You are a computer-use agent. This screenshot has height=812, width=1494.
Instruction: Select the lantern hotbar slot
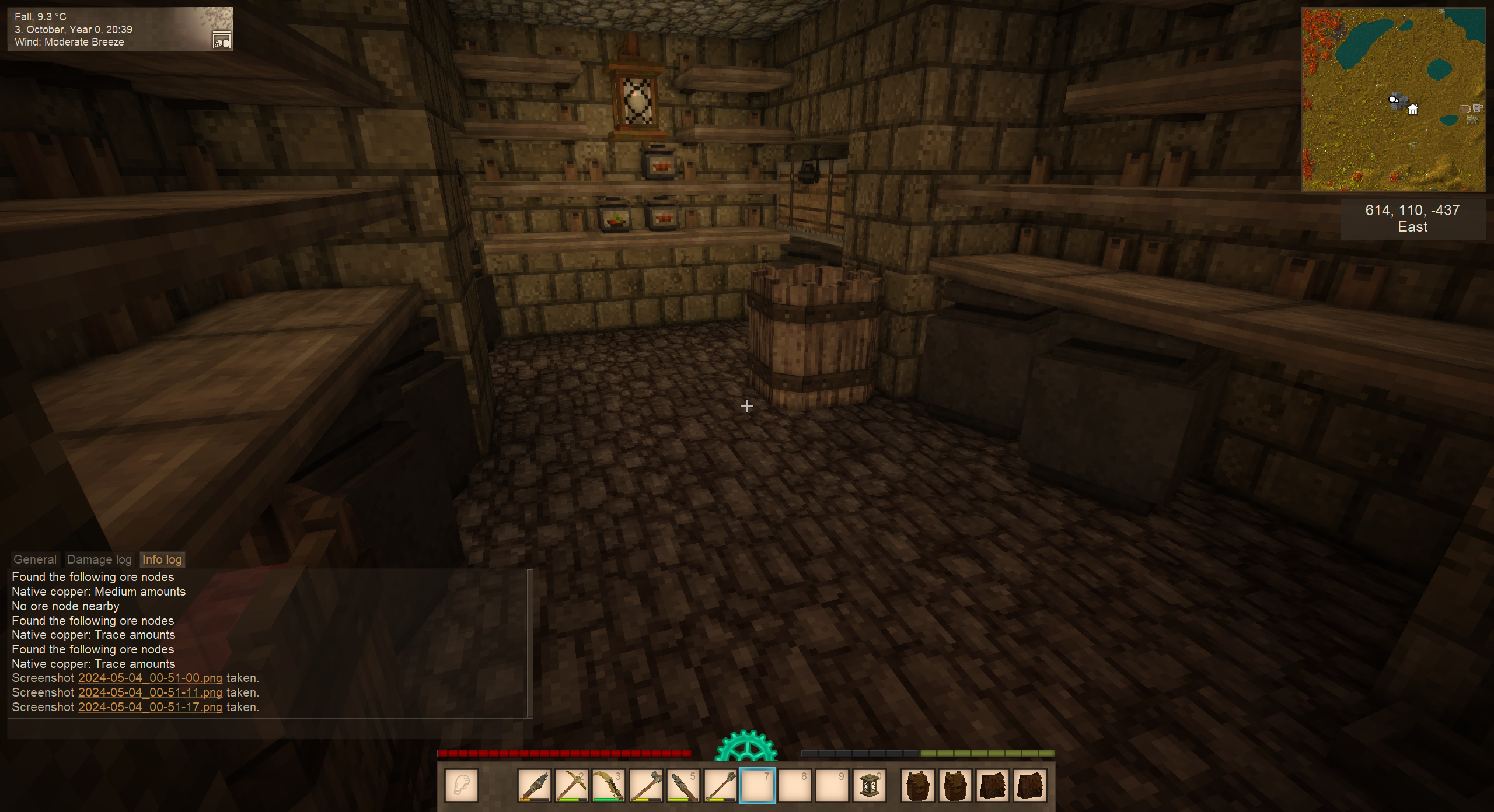click(x=869, y=786)
